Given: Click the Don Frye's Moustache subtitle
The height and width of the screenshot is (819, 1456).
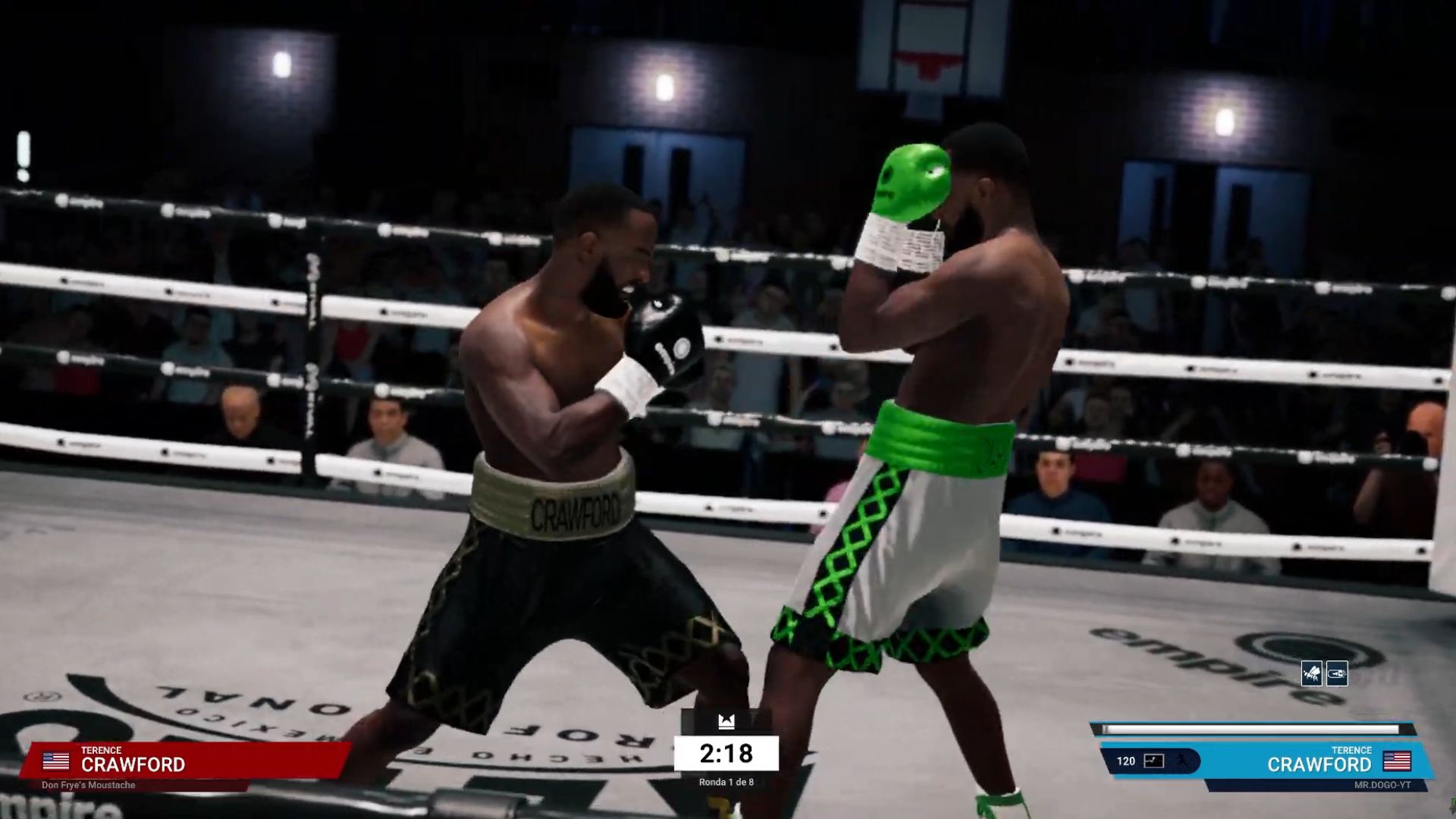Looking at the screenshot, I should 89,786.
